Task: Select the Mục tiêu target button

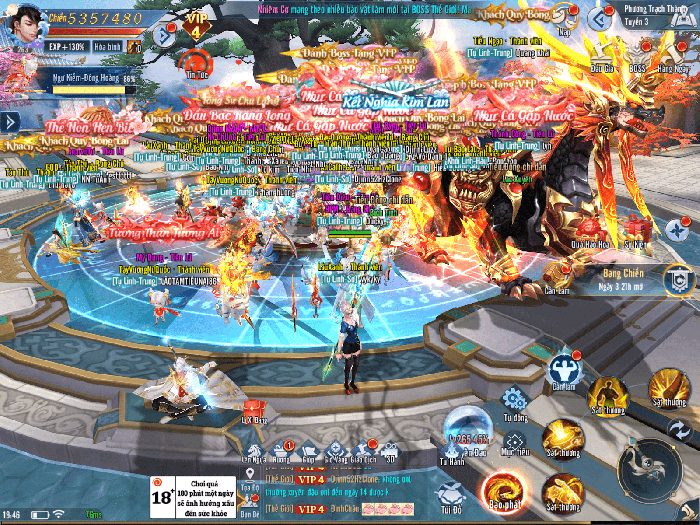Action: 516,439
